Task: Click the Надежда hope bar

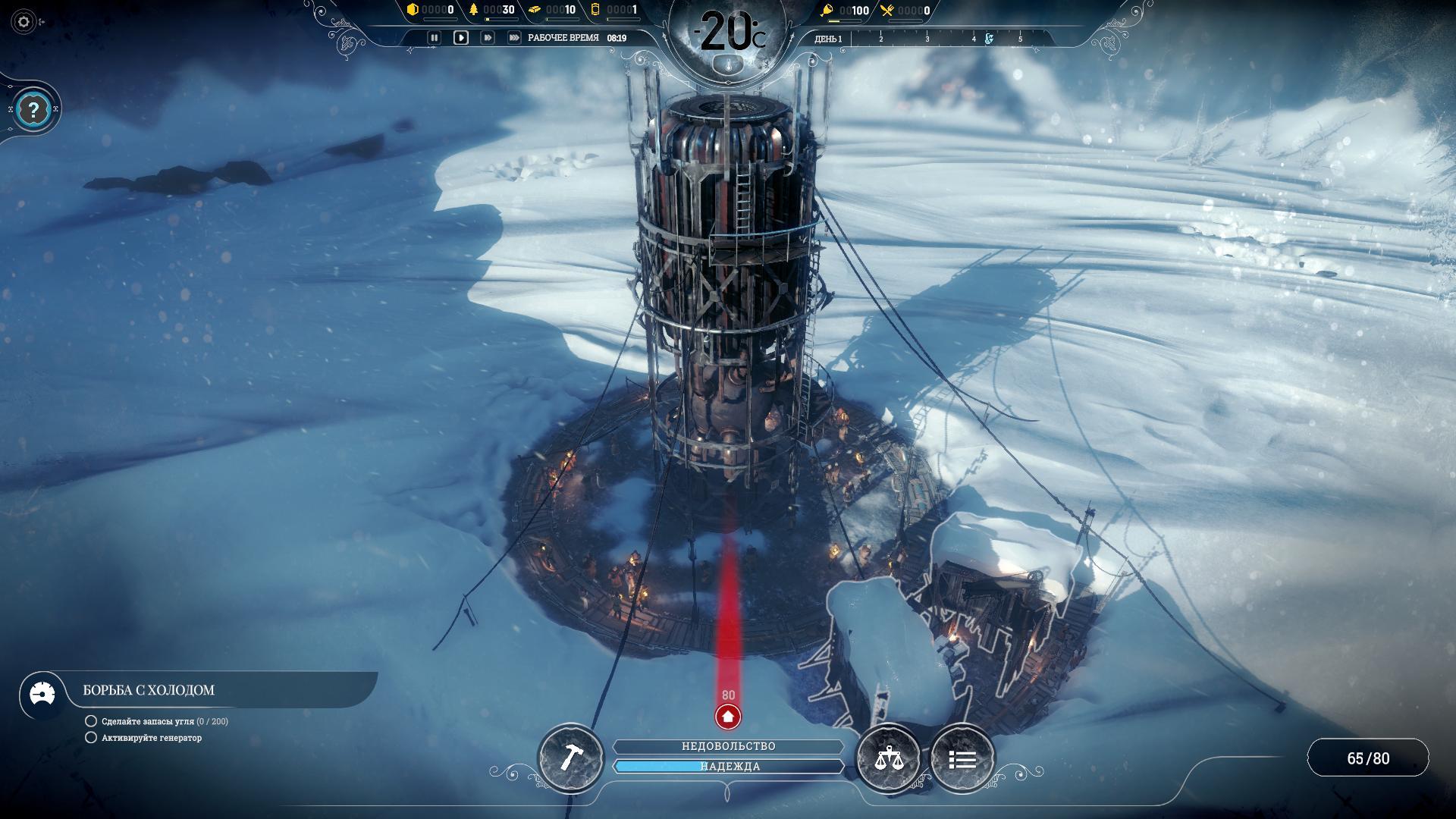Action: click(728, 767)
